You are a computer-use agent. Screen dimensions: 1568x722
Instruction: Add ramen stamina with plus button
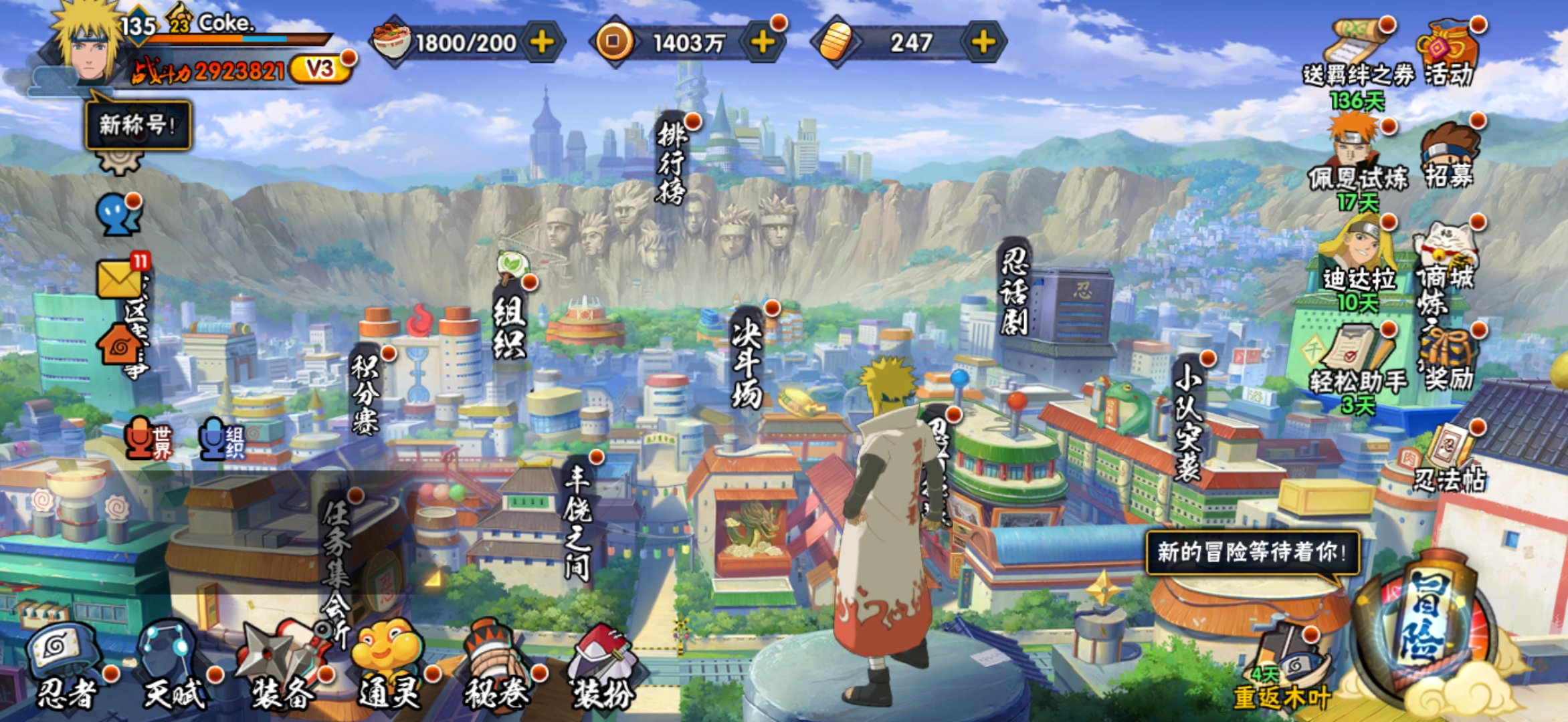(x=542, y=43)
